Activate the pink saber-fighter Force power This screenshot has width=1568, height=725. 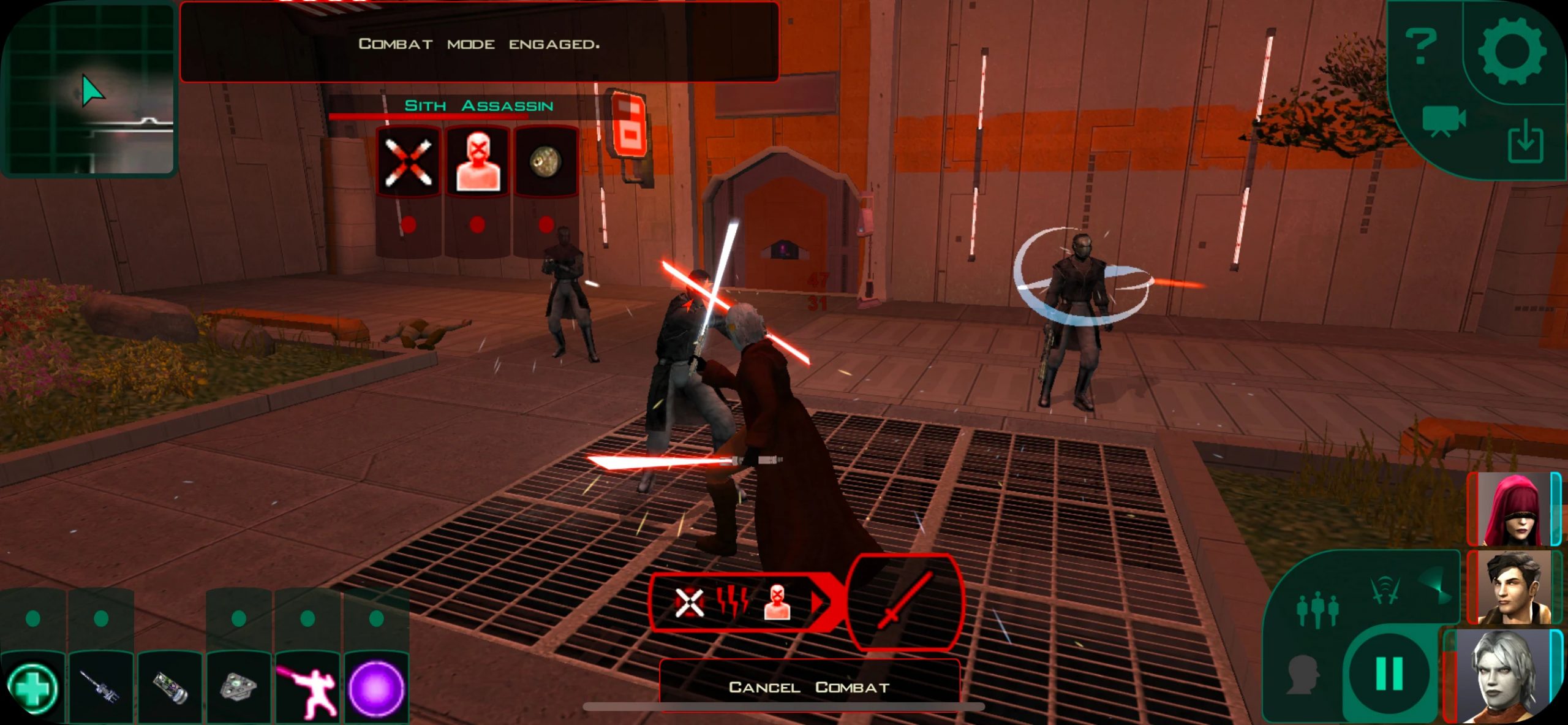click(307, 688)
